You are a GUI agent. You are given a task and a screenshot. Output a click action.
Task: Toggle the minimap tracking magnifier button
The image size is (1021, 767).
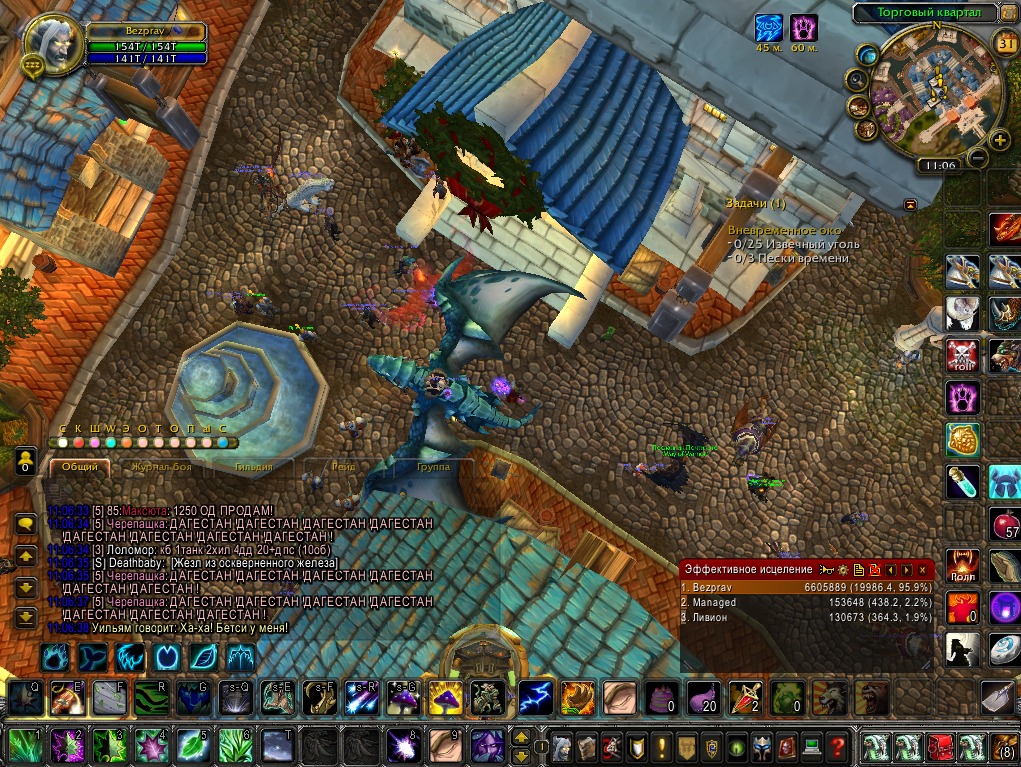pos(856,79)
